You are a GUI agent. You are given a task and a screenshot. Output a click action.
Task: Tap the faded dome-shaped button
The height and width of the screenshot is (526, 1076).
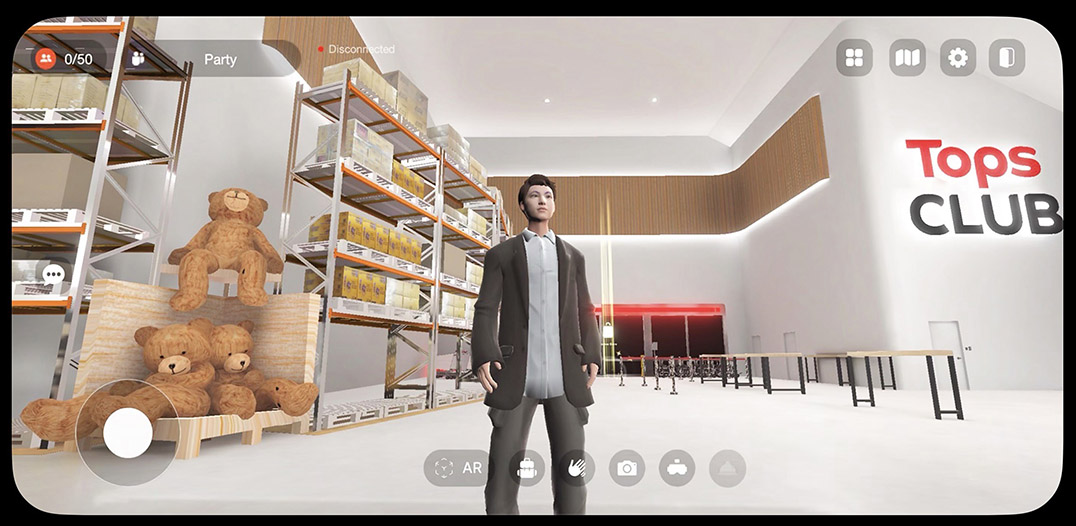click(727, 468)
